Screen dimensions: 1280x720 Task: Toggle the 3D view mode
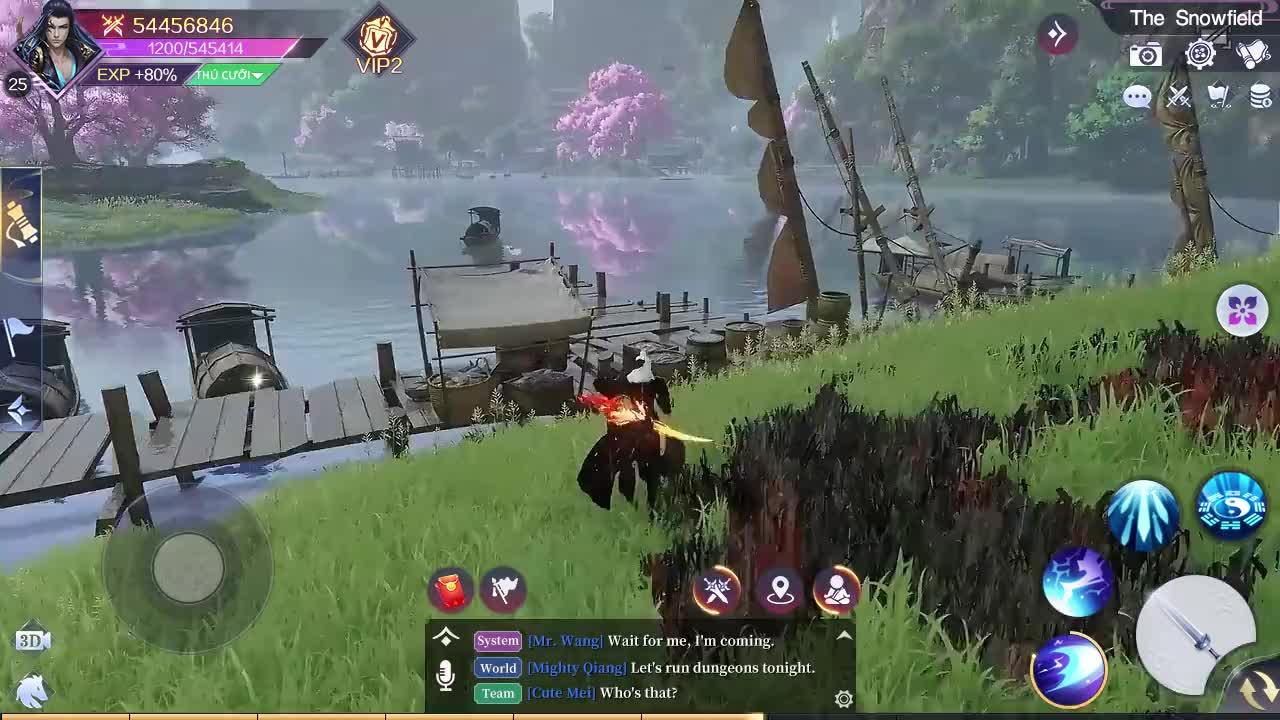click(34, 638)
